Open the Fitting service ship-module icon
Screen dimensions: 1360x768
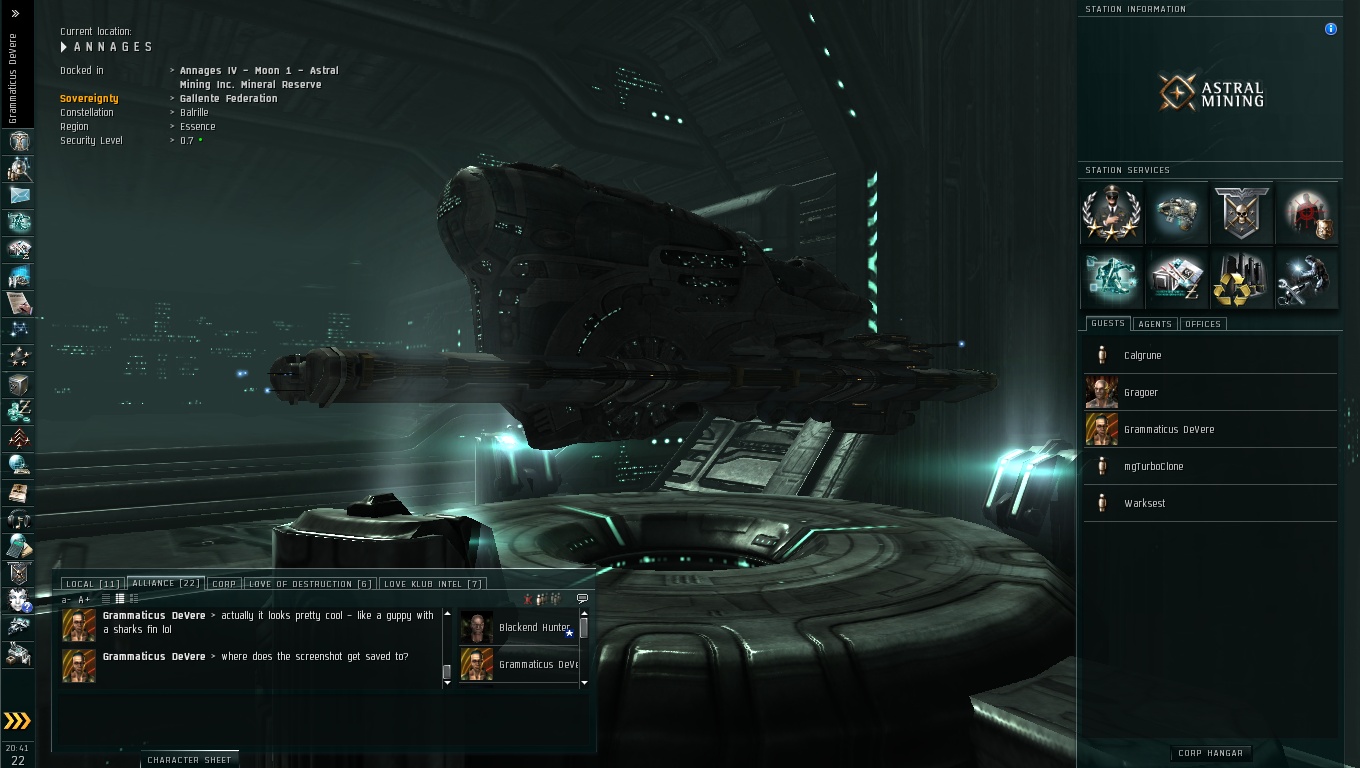pyautogui.click(x=1177, y=213)
